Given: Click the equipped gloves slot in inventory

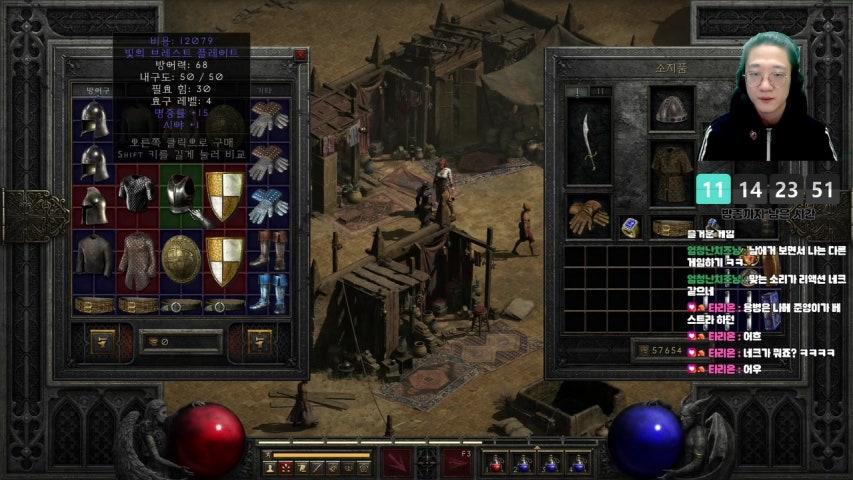Looking at the screenshot, I should [588, 215].
